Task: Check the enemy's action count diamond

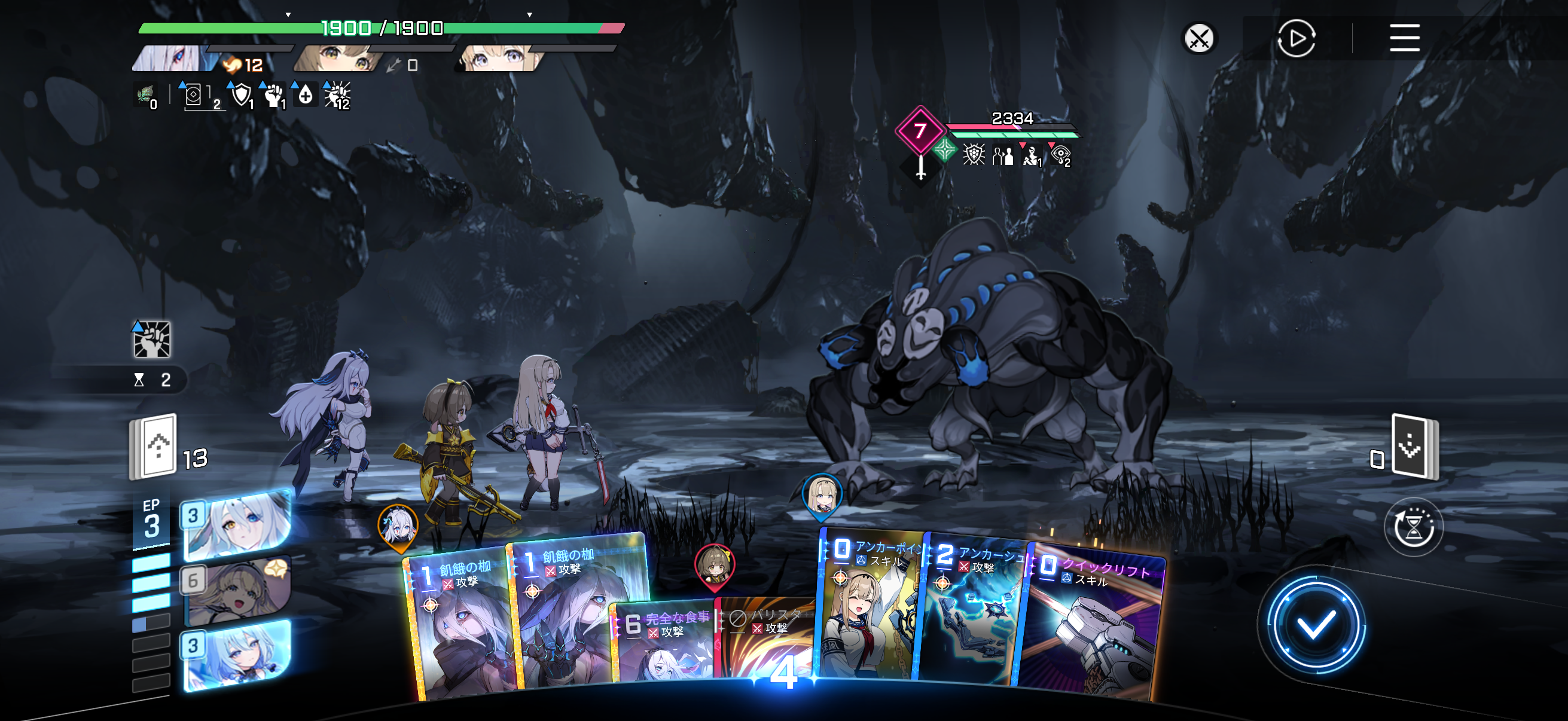Action: point(920,130)
